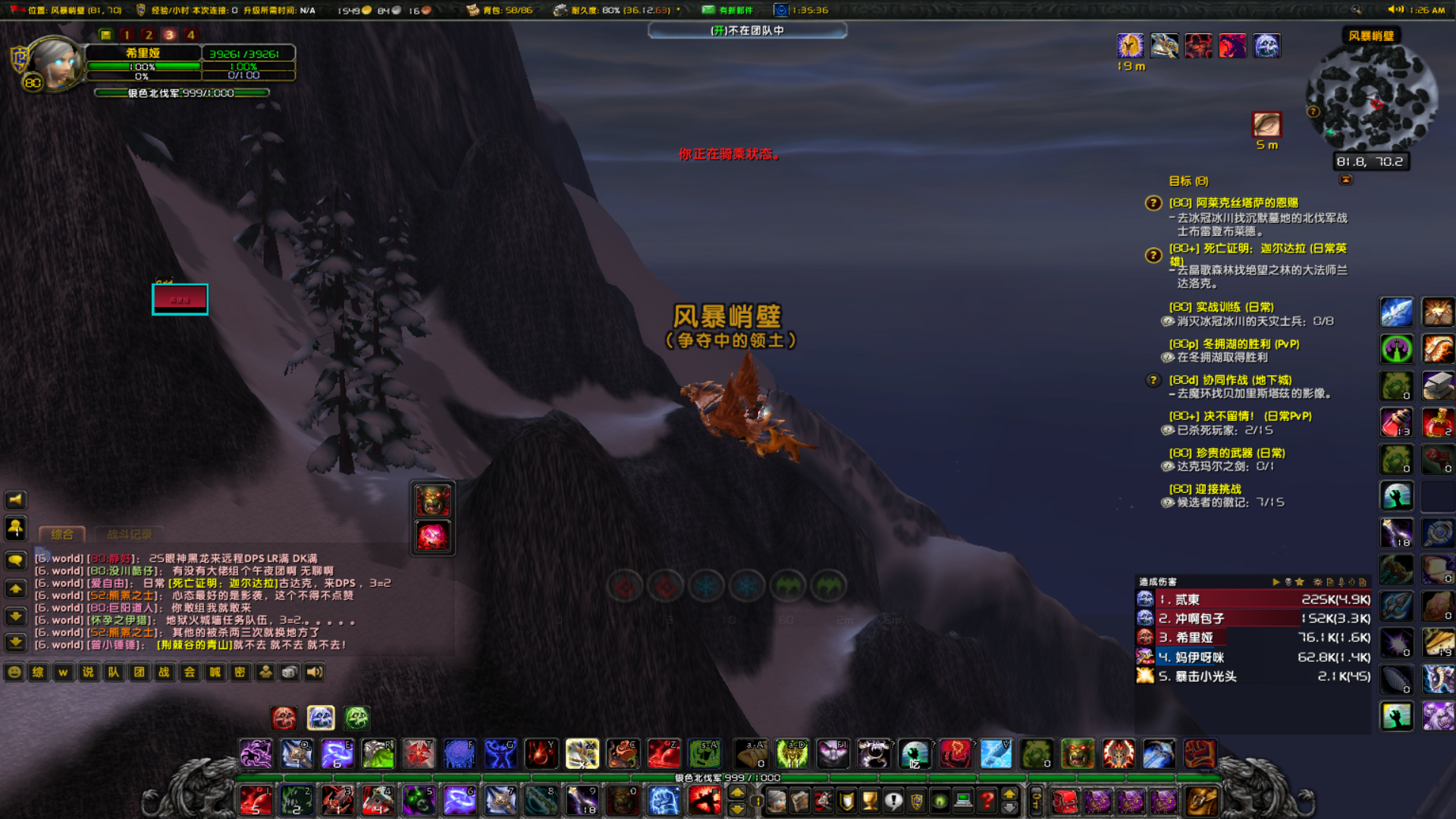The image size is (1456, 819).
Task: Select the 说 say channel button
Action: pos(89,673)
